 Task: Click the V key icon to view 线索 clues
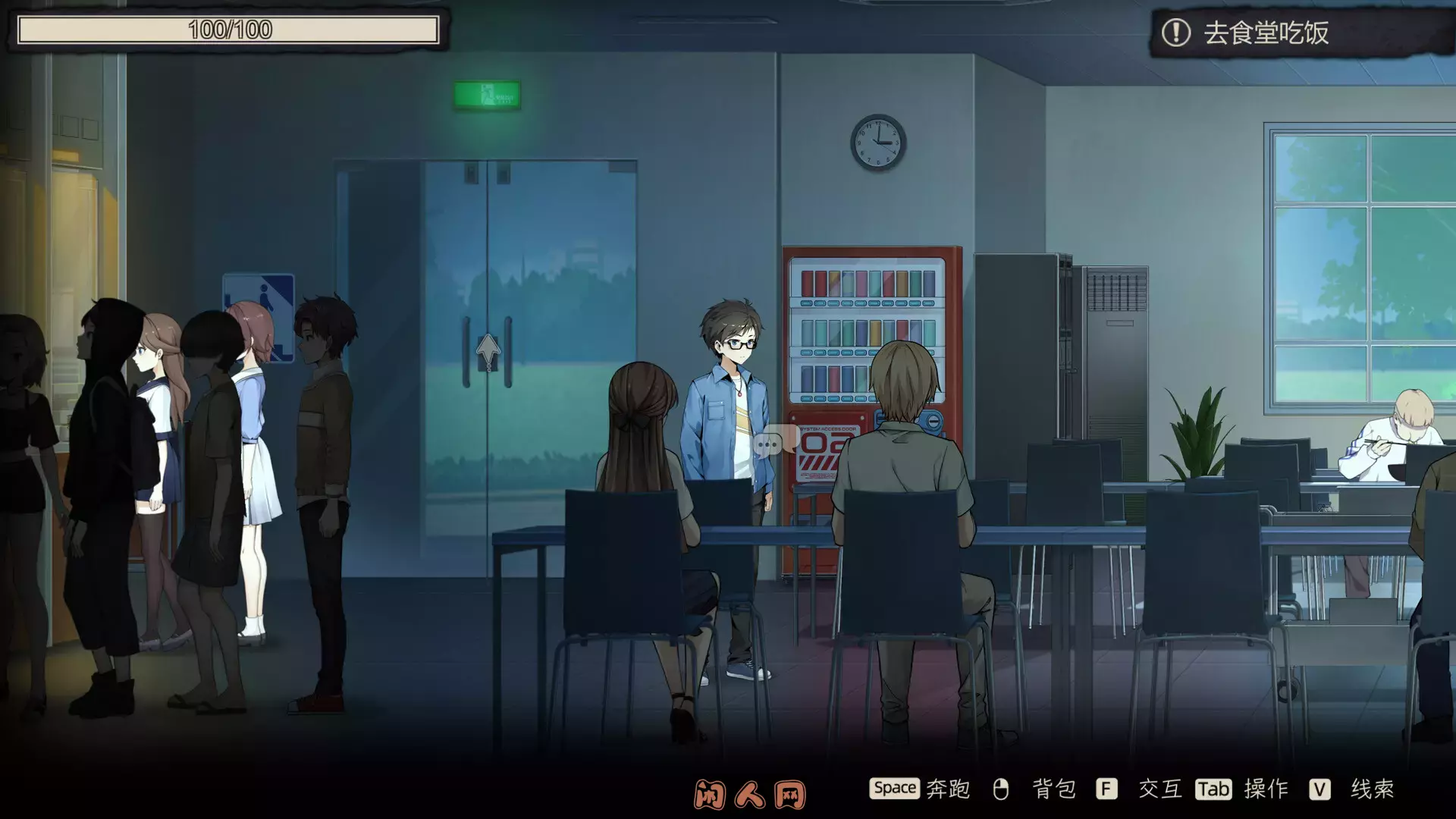click(1321, 789)
